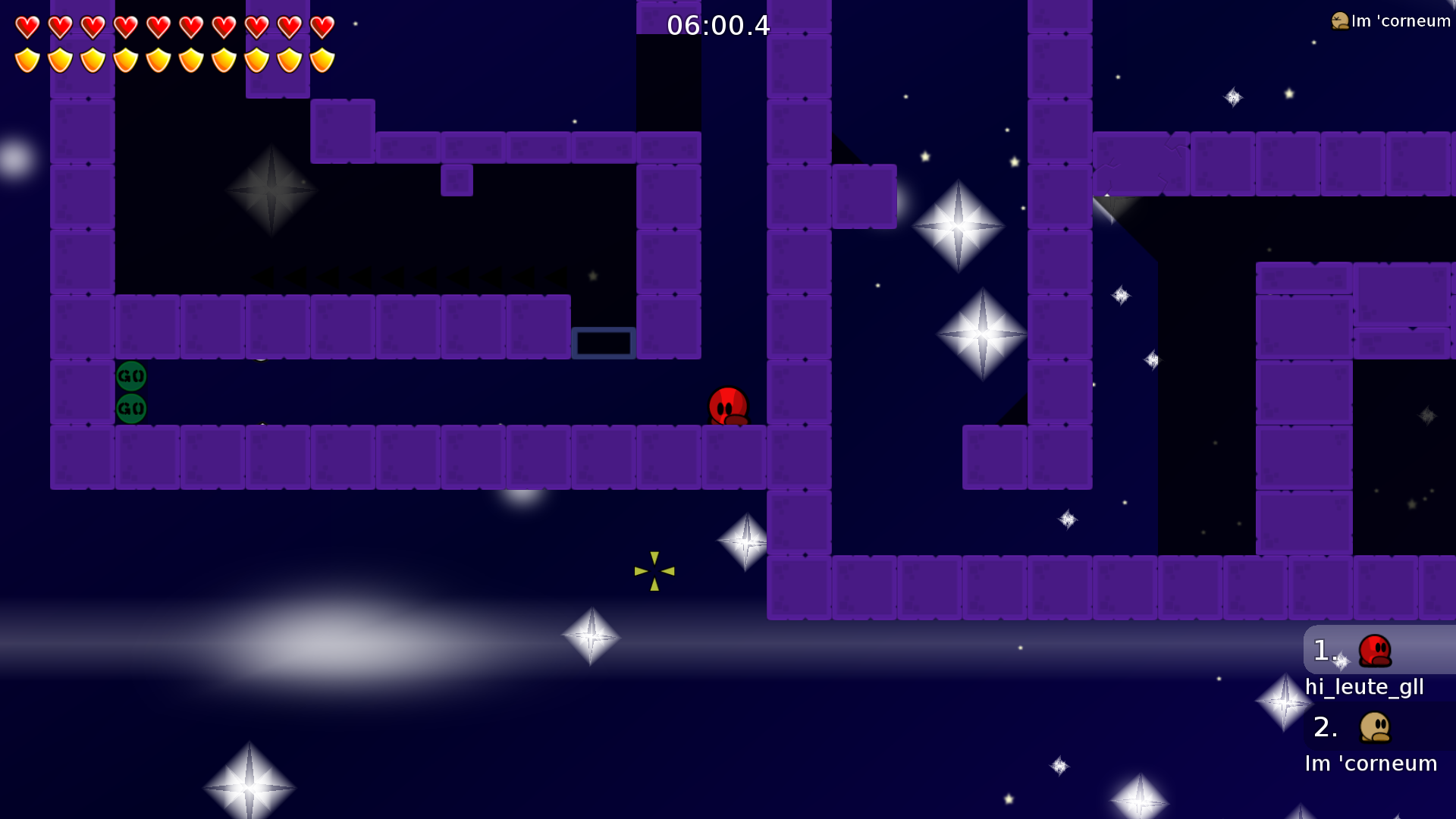Screen dimensions: 1456x819
Task: Click the red player character
Action: (x=726, y=406)
